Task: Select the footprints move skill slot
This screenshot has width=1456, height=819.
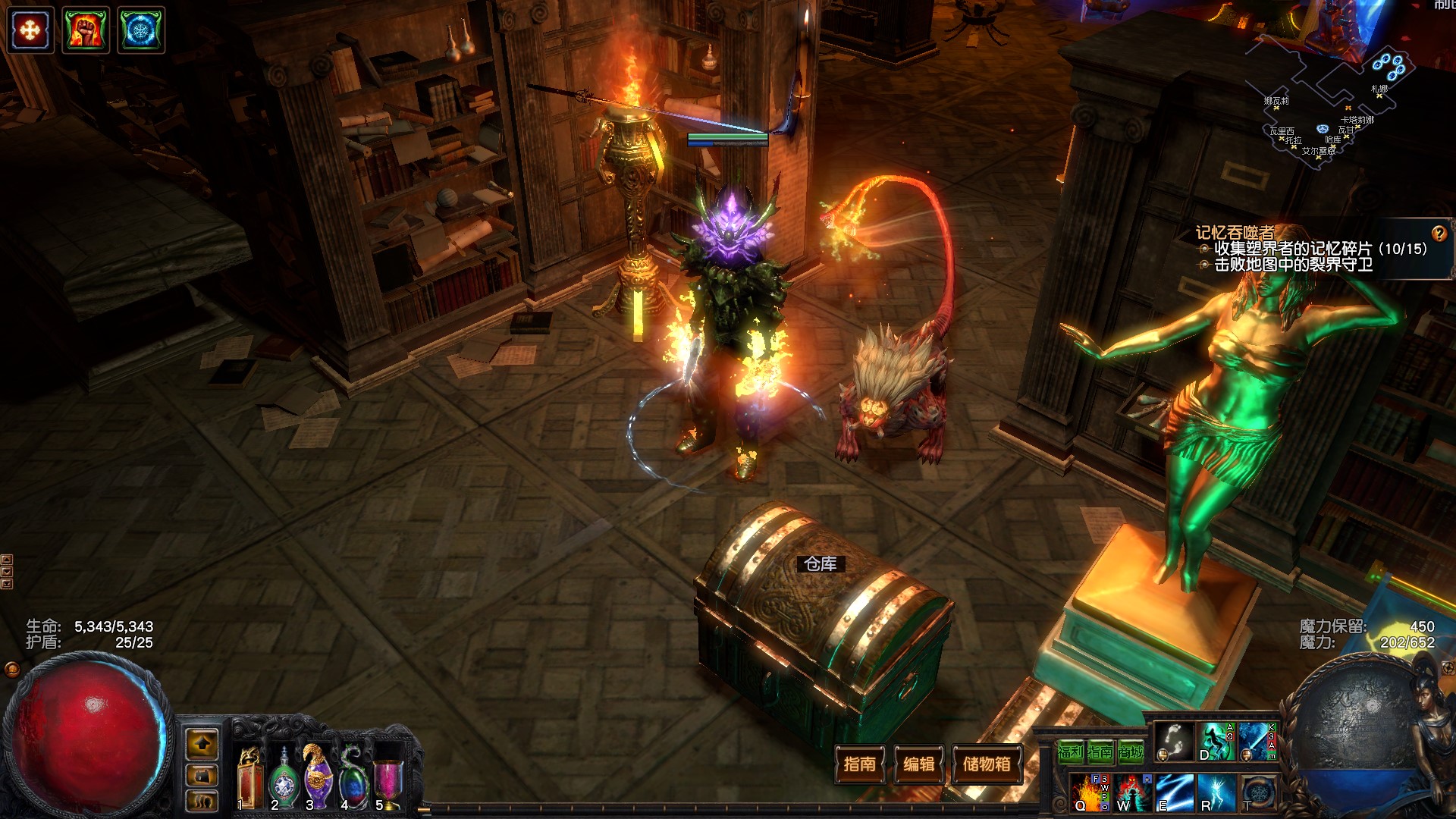Action: click(x=1173, y=741)
